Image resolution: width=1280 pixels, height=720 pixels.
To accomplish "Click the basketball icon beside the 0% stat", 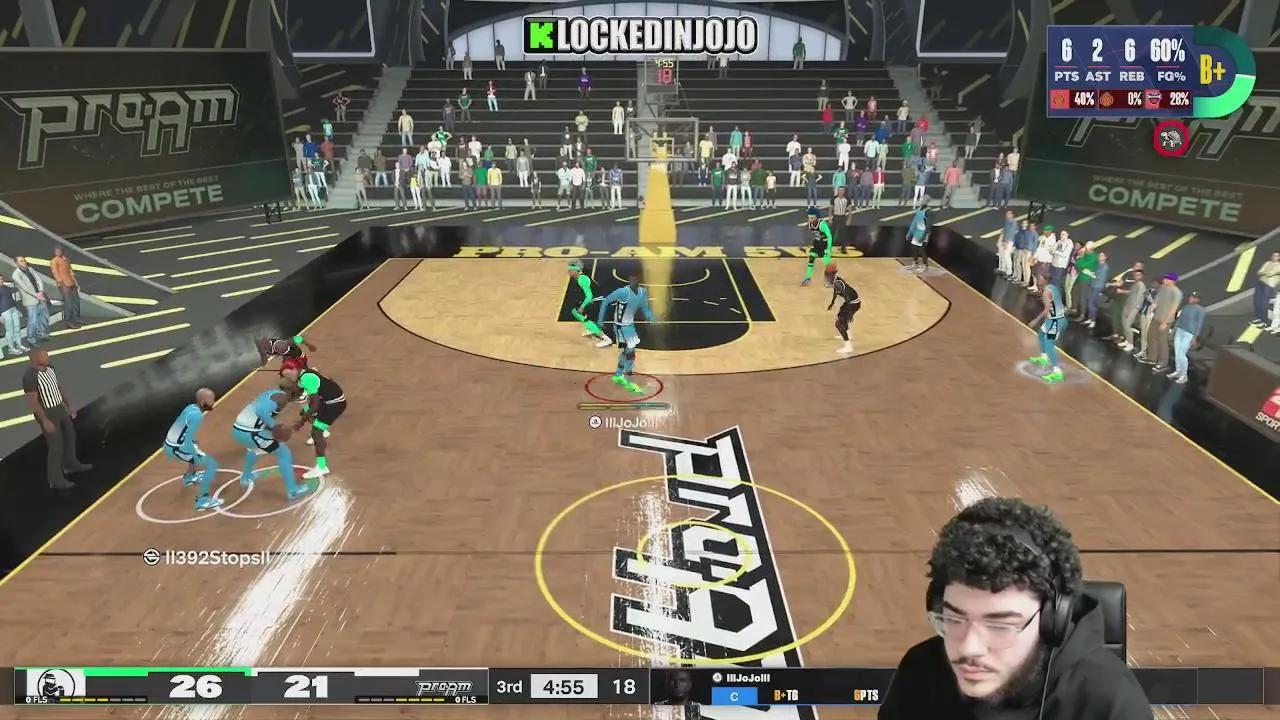I will (x=1105, y=99).
